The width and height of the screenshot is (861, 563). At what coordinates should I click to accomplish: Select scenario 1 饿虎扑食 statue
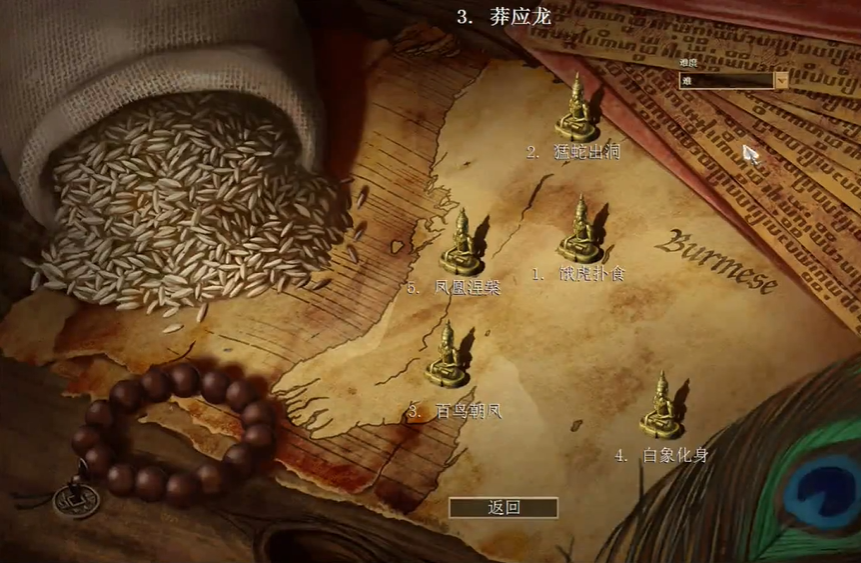click(581, 233)
